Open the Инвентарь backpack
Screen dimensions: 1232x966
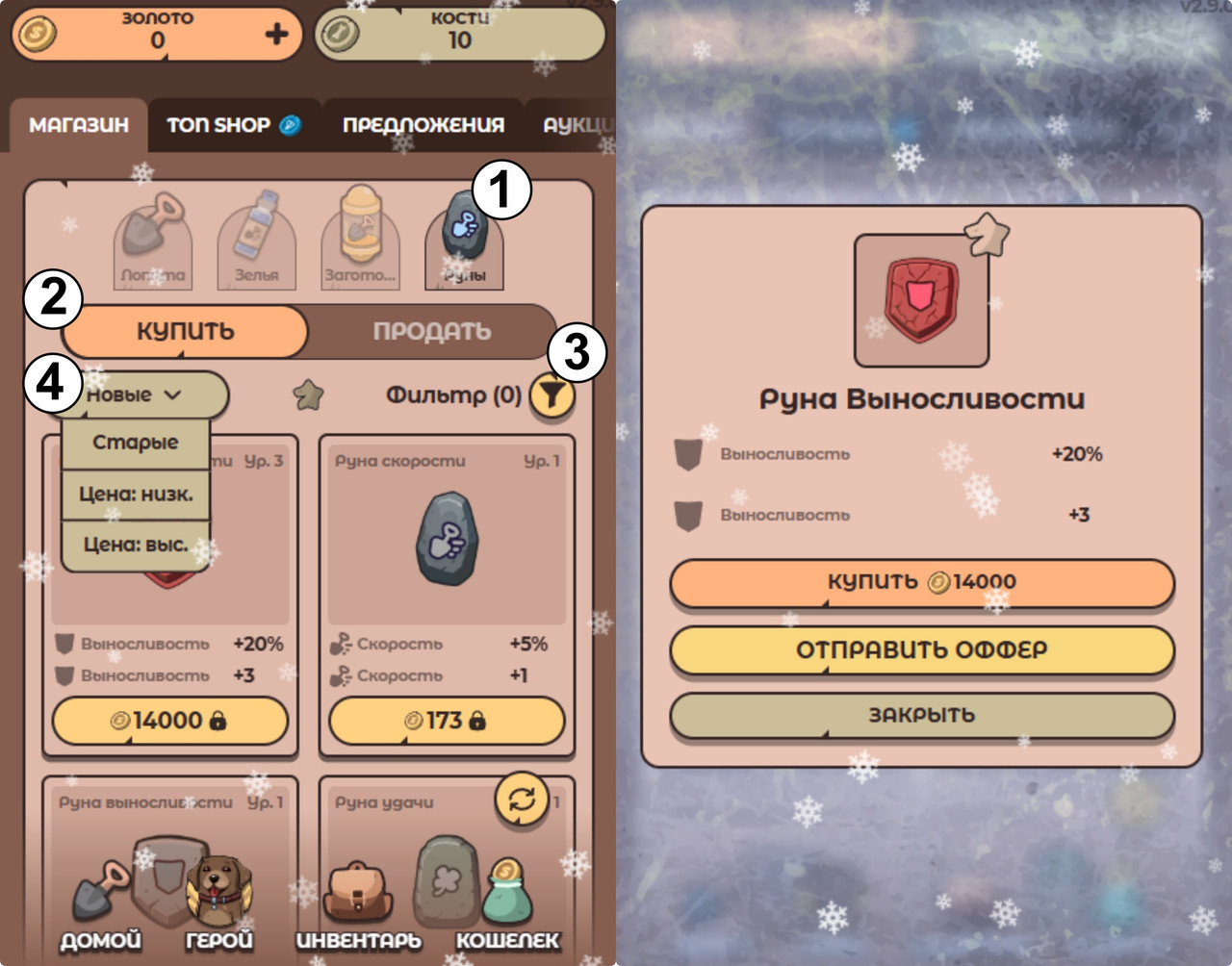[358, 906]
